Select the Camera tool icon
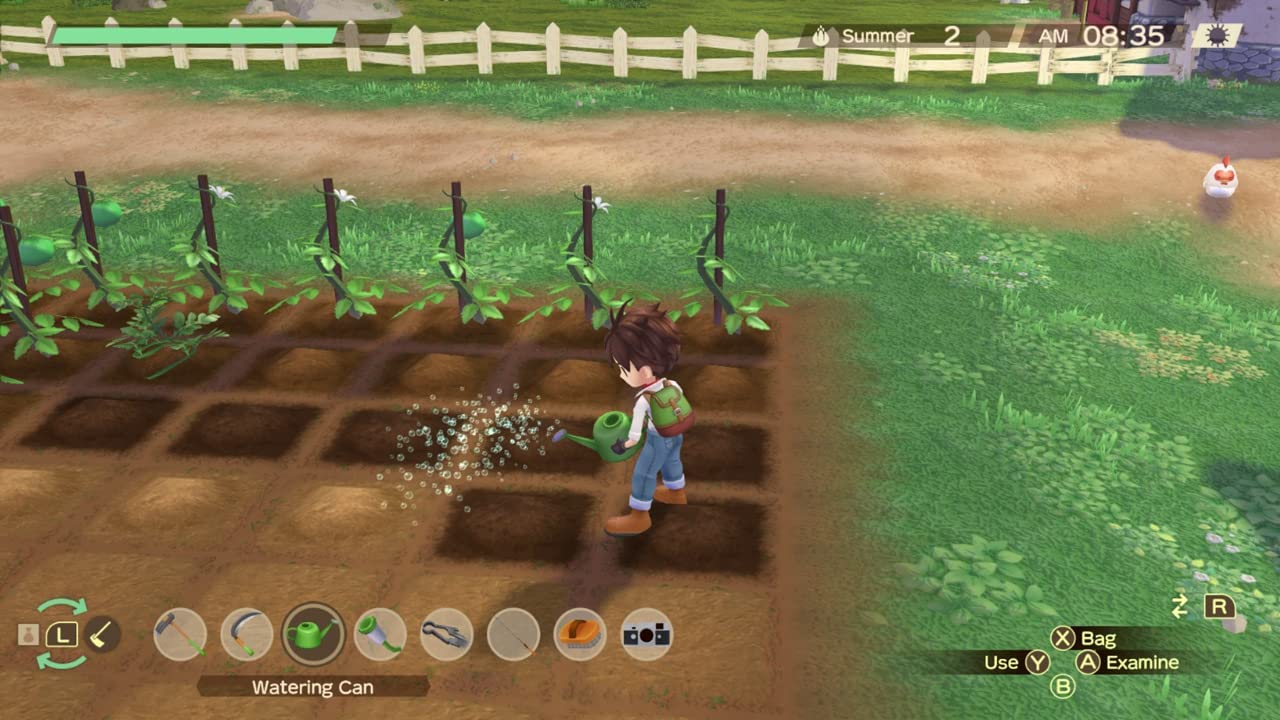The image size is (1280, 720). 648,634
